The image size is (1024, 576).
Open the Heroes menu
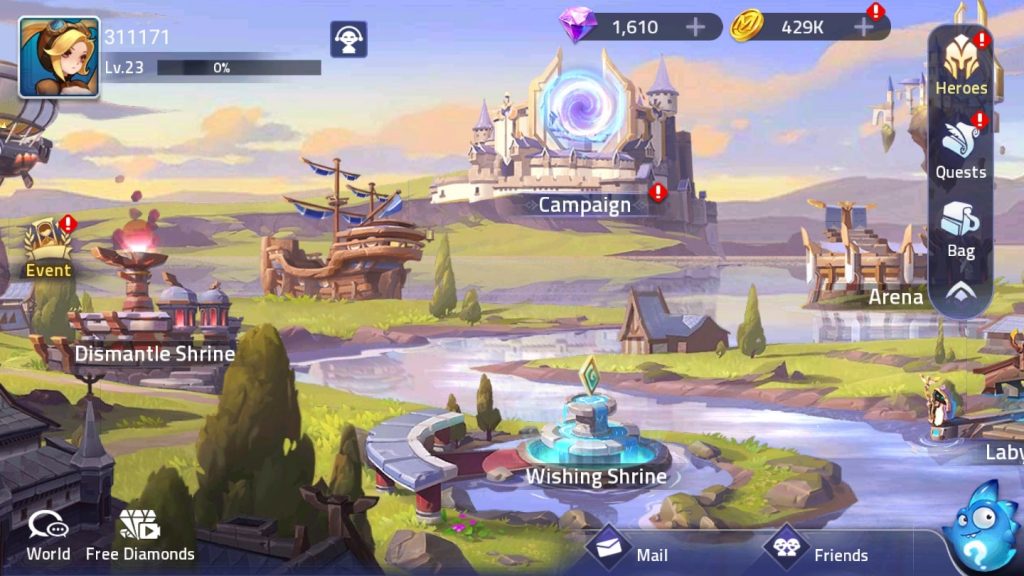pyautogui.click(x=961, y=66)
